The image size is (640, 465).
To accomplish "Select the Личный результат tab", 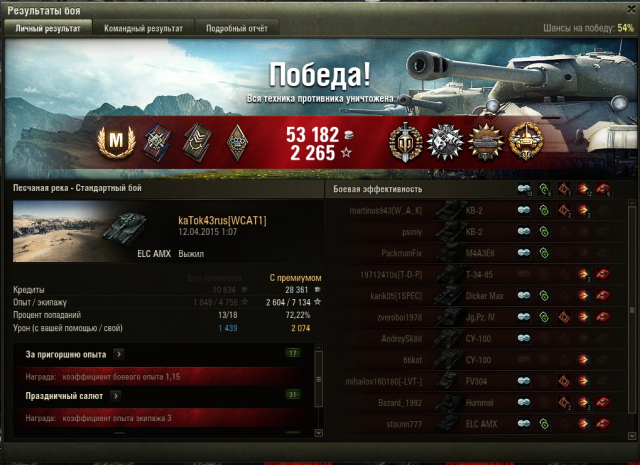I will tap(48, 29).
